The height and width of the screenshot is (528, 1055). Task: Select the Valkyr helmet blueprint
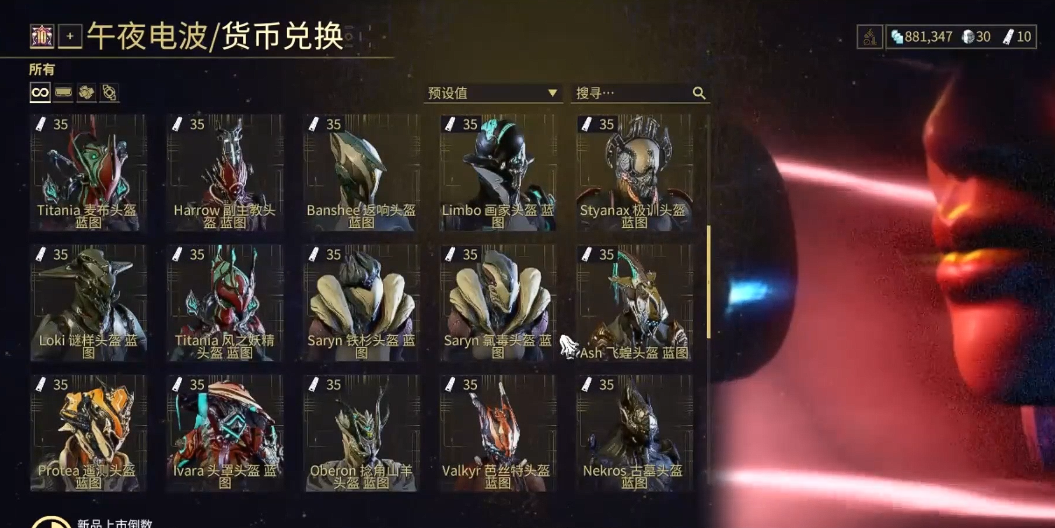pyautogui.click(x=498, y=432)
